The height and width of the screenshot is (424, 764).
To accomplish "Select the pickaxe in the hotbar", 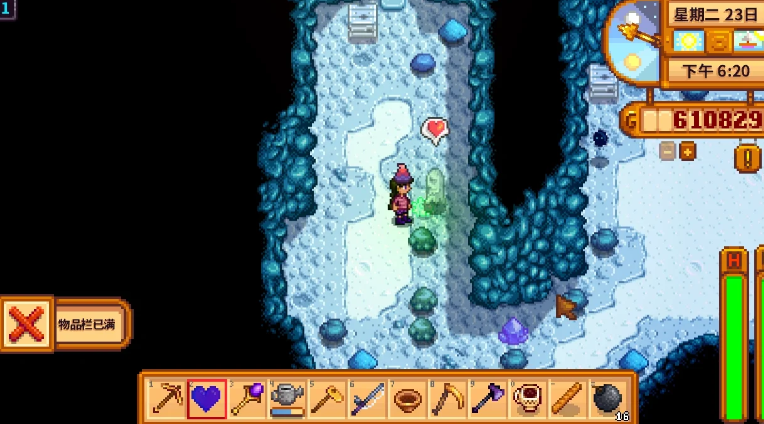I will pyautogui.click(x=166, y=399).
